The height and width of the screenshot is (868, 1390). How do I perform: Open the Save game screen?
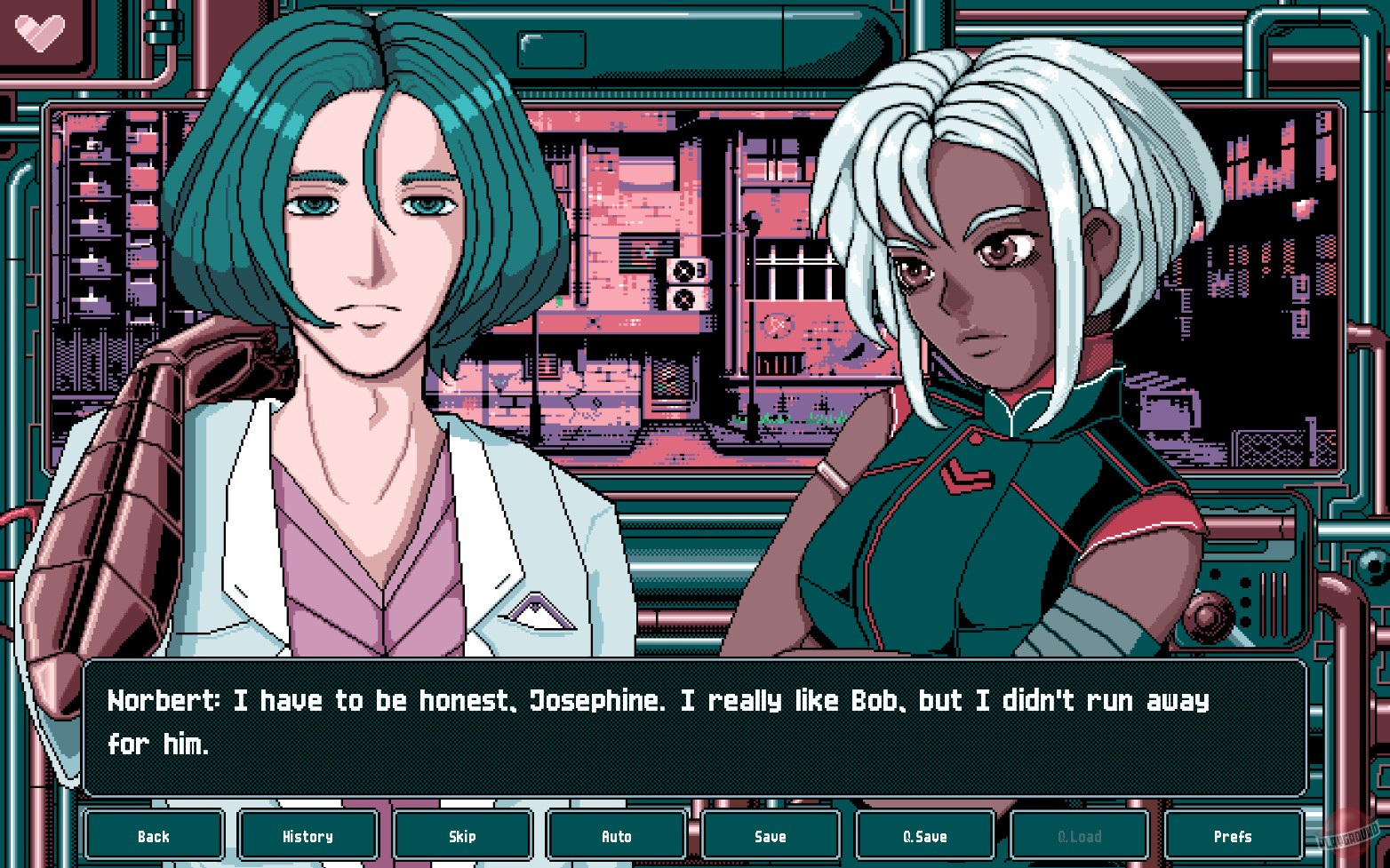(x=771, y=835)
